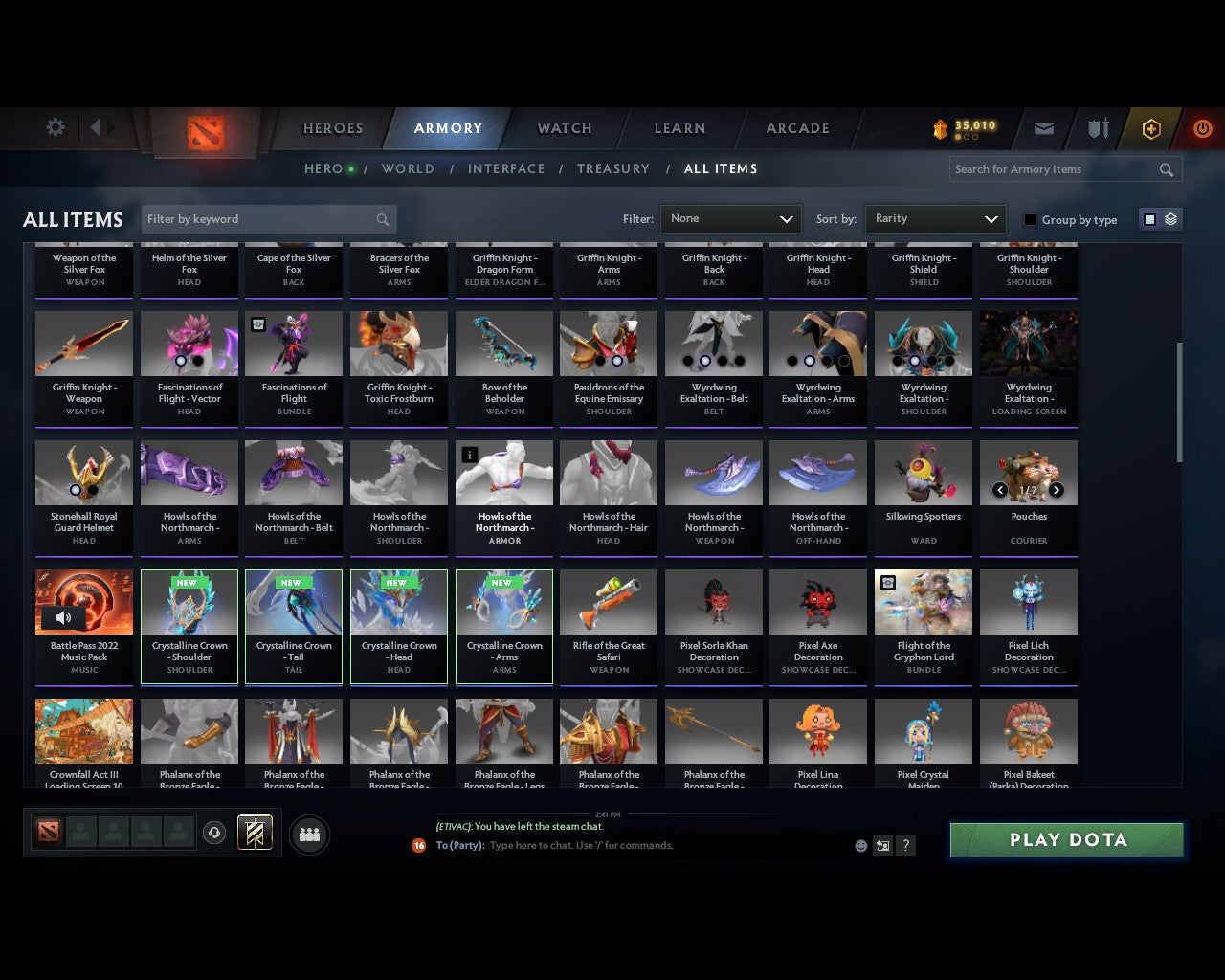Open the settings gear icon
Image resolution: width=1225 pixels, height=980 pixels.
(x=55, y=126)
